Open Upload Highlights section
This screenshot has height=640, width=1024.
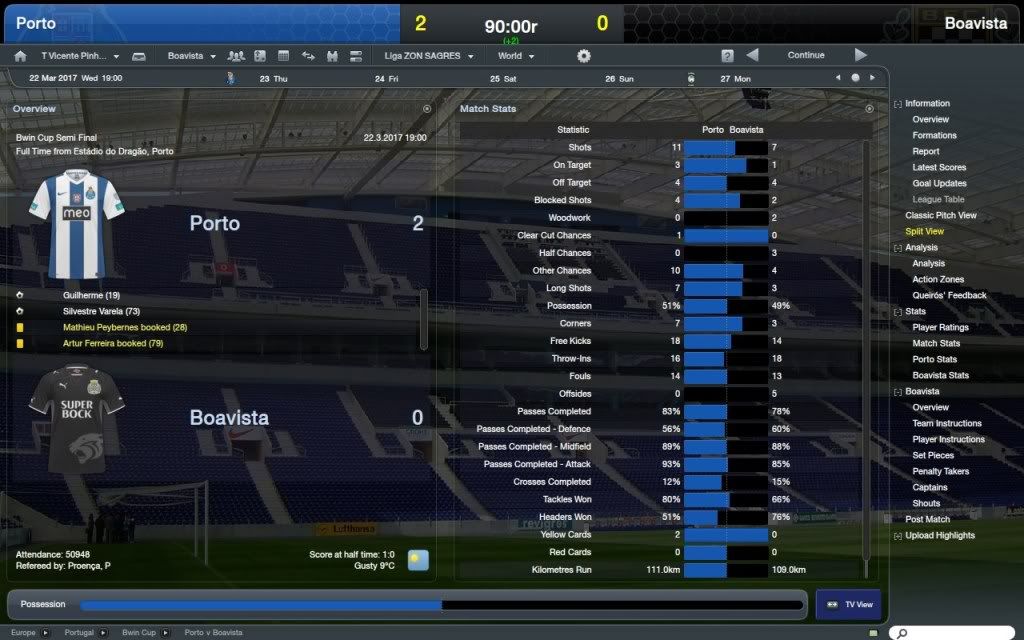(940, 535)
